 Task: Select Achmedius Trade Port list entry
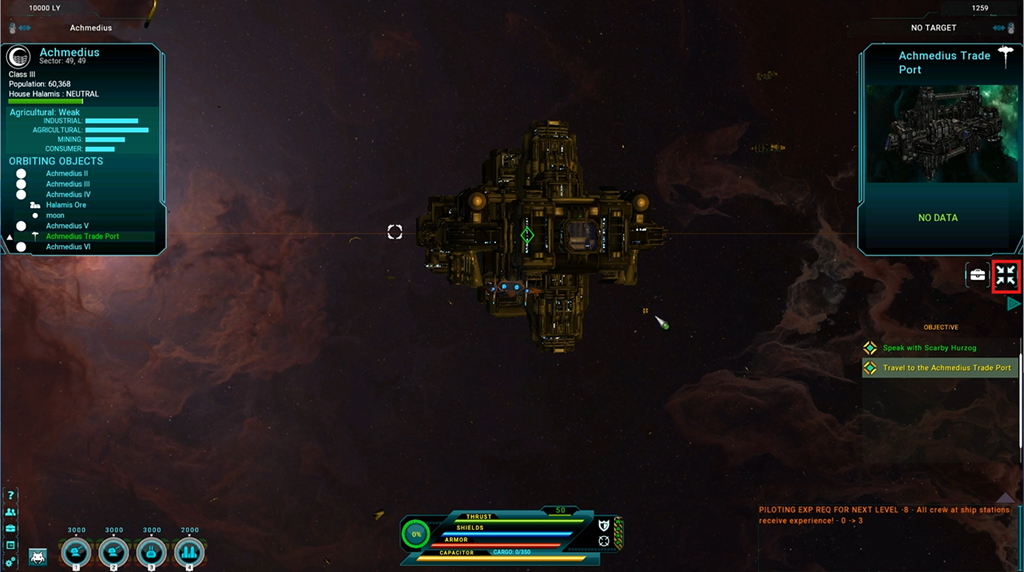point(82,236)
